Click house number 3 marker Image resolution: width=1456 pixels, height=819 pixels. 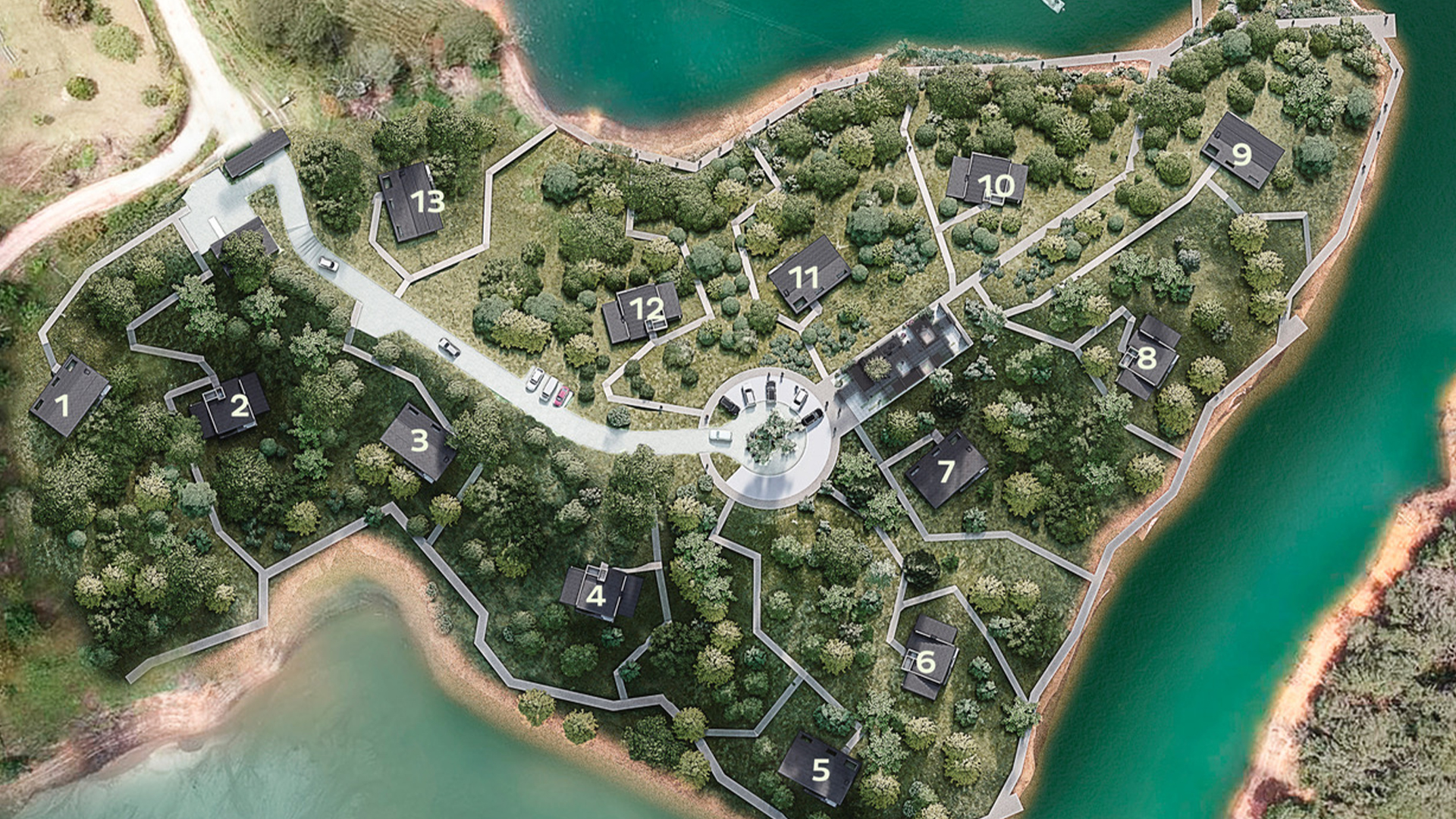click(x=419, y=440)
